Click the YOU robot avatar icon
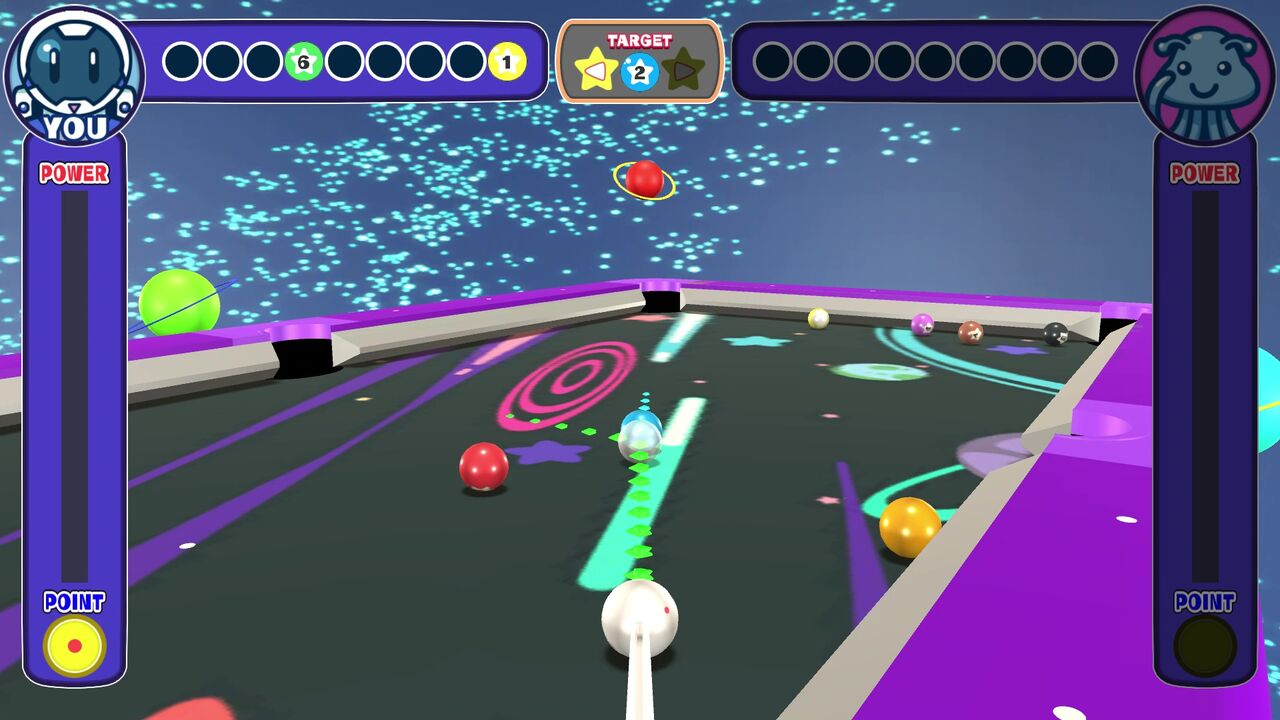This screenshot has width=1280, height=720. coord(75,70)
